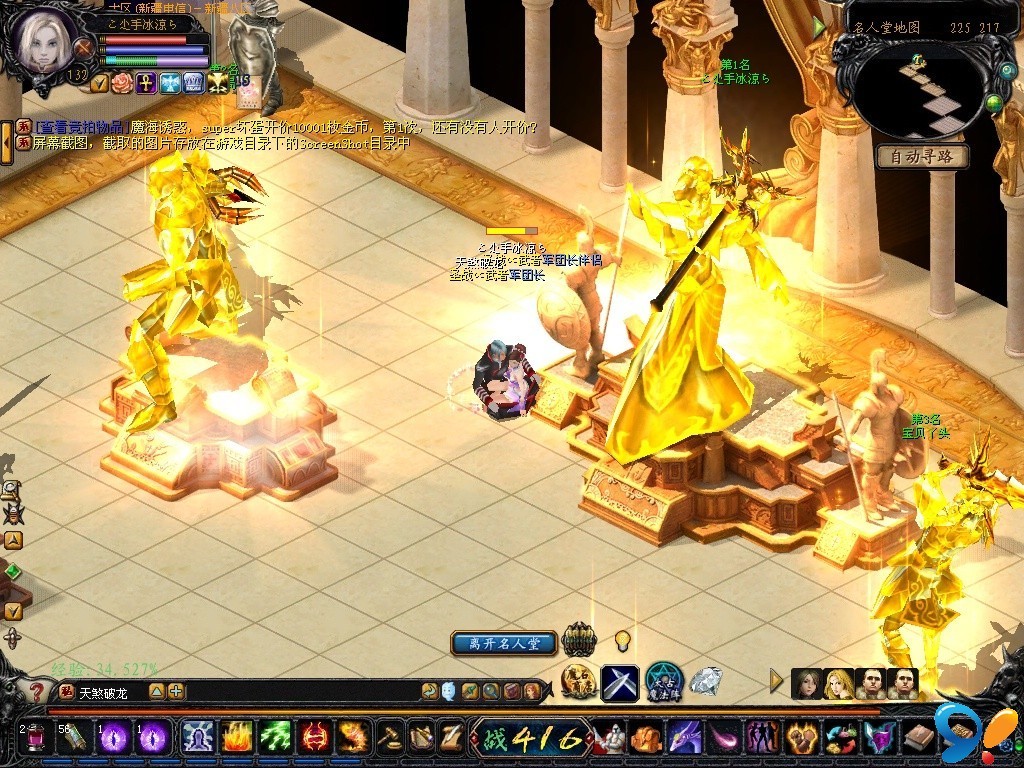Image resolution: width=1024 pixels, height=768 pixels.
Task: Select the golden ankh buff icon
Action: pyautogui.click(x=146, y=82)
